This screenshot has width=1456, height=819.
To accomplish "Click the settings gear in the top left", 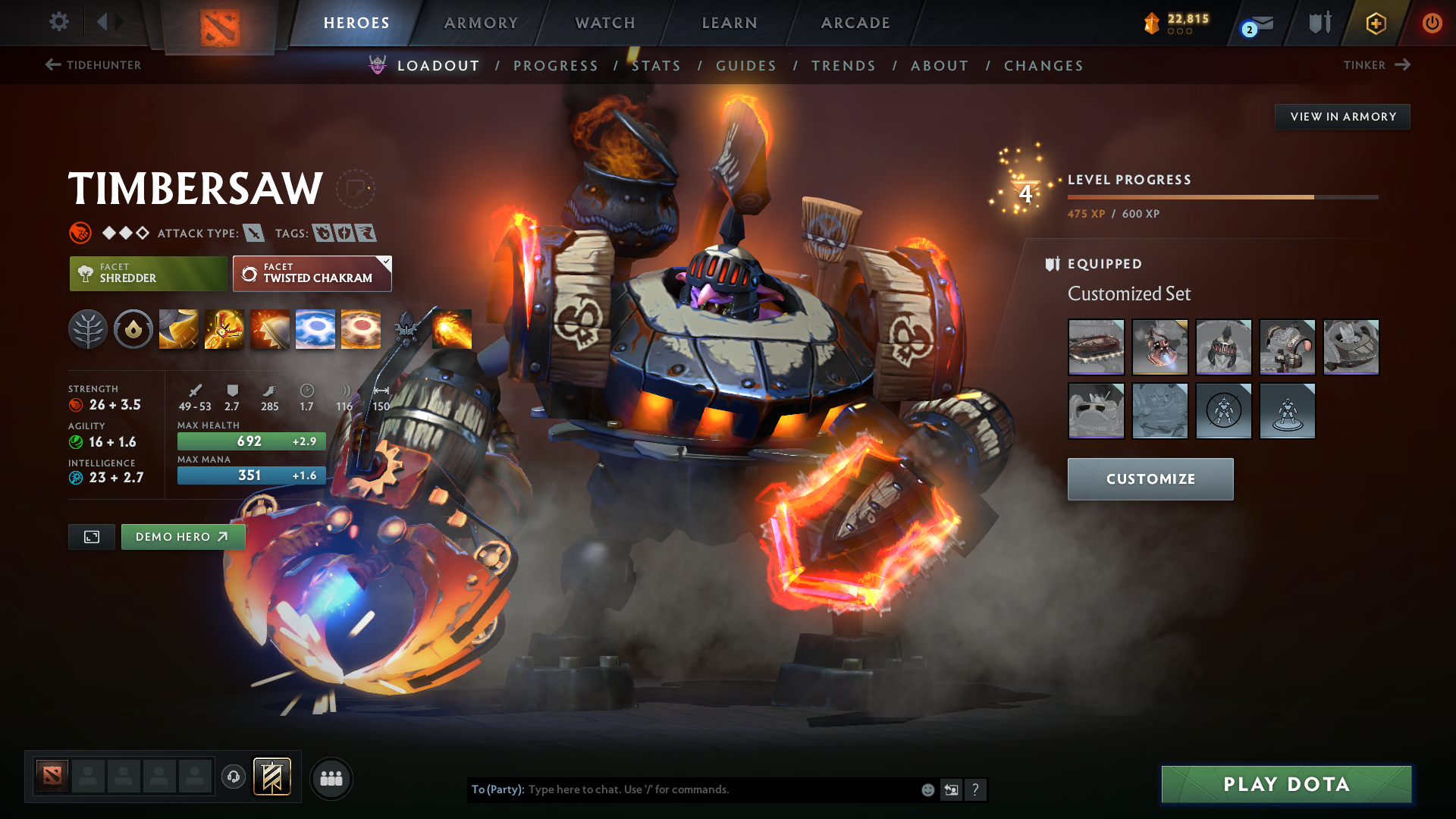I will point(58,22).
